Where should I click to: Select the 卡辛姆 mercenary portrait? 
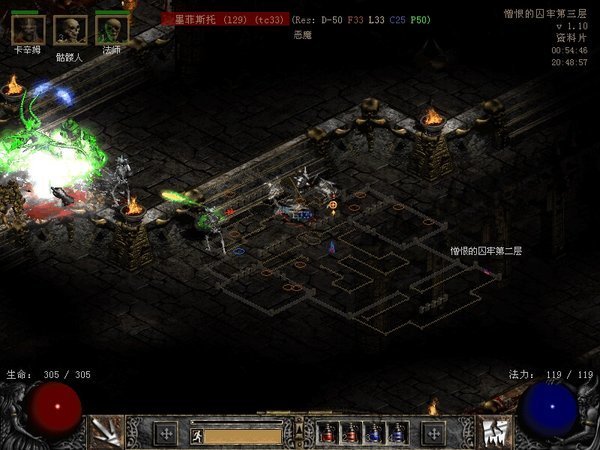click(x=26, y=30)
